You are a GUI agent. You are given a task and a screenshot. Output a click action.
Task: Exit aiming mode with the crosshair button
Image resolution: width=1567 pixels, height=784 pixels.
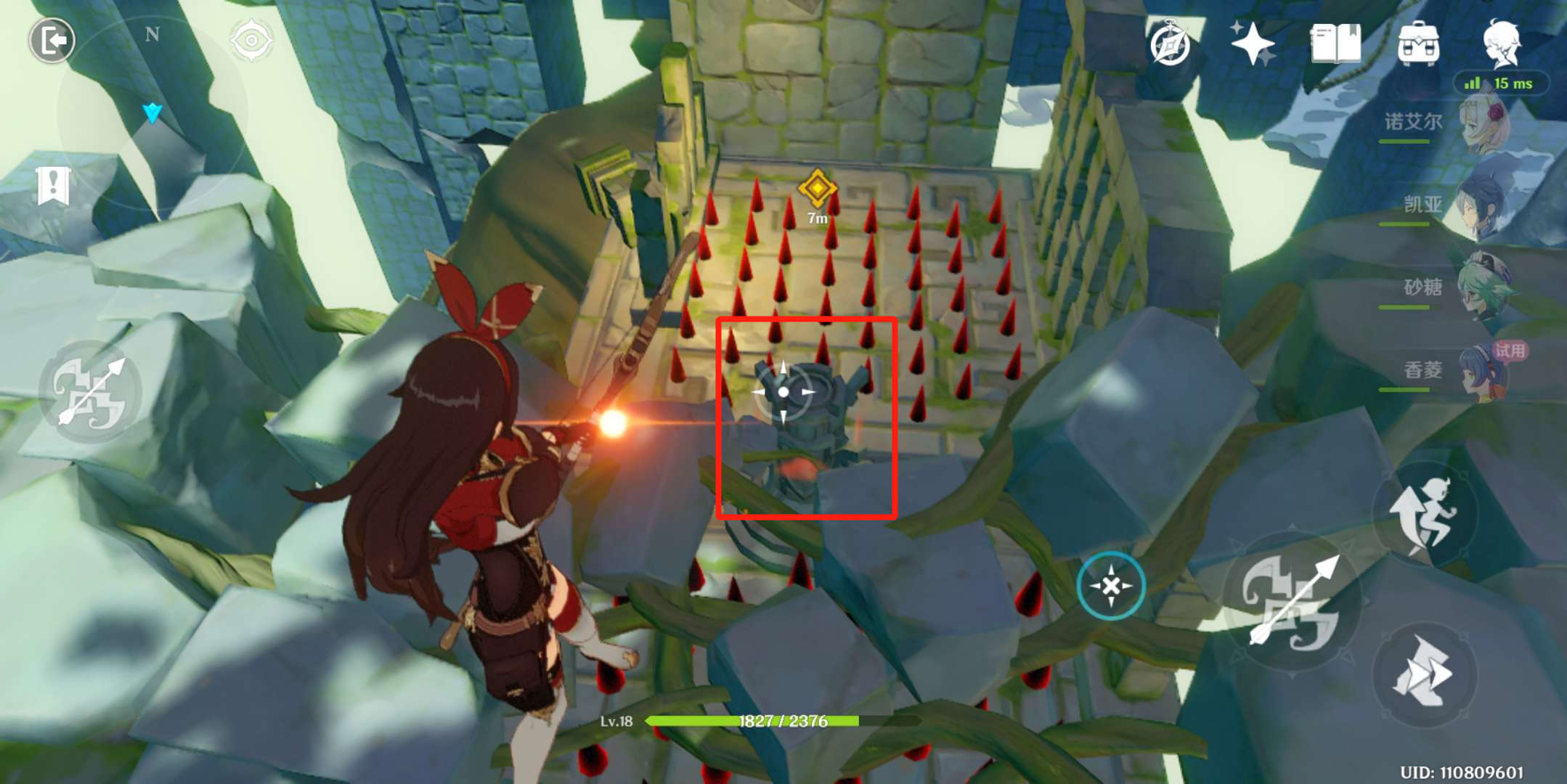tap(1111, 586)
